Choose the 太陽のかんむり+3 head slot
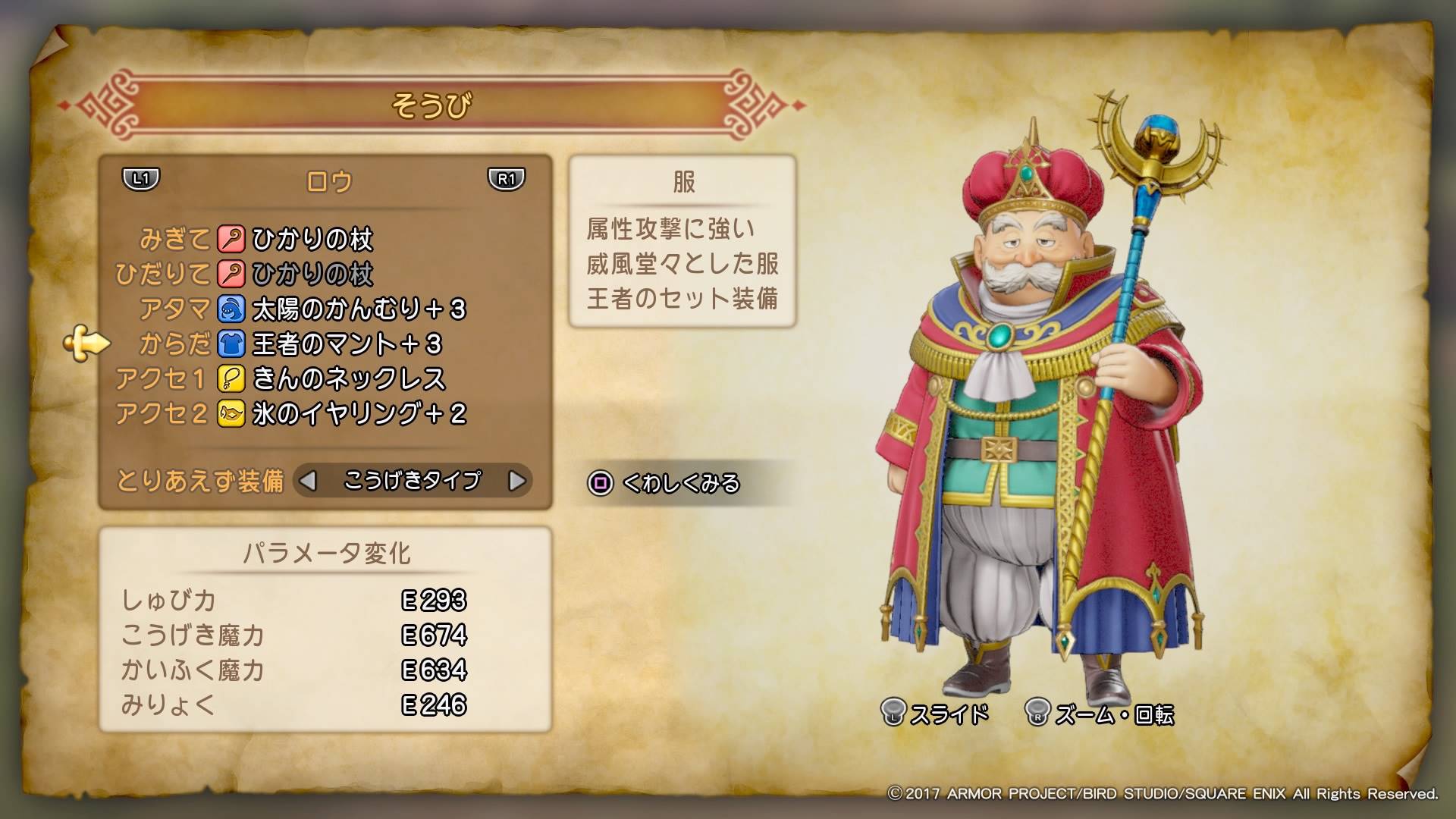The image size is (1456, 819). coord(358,309)
